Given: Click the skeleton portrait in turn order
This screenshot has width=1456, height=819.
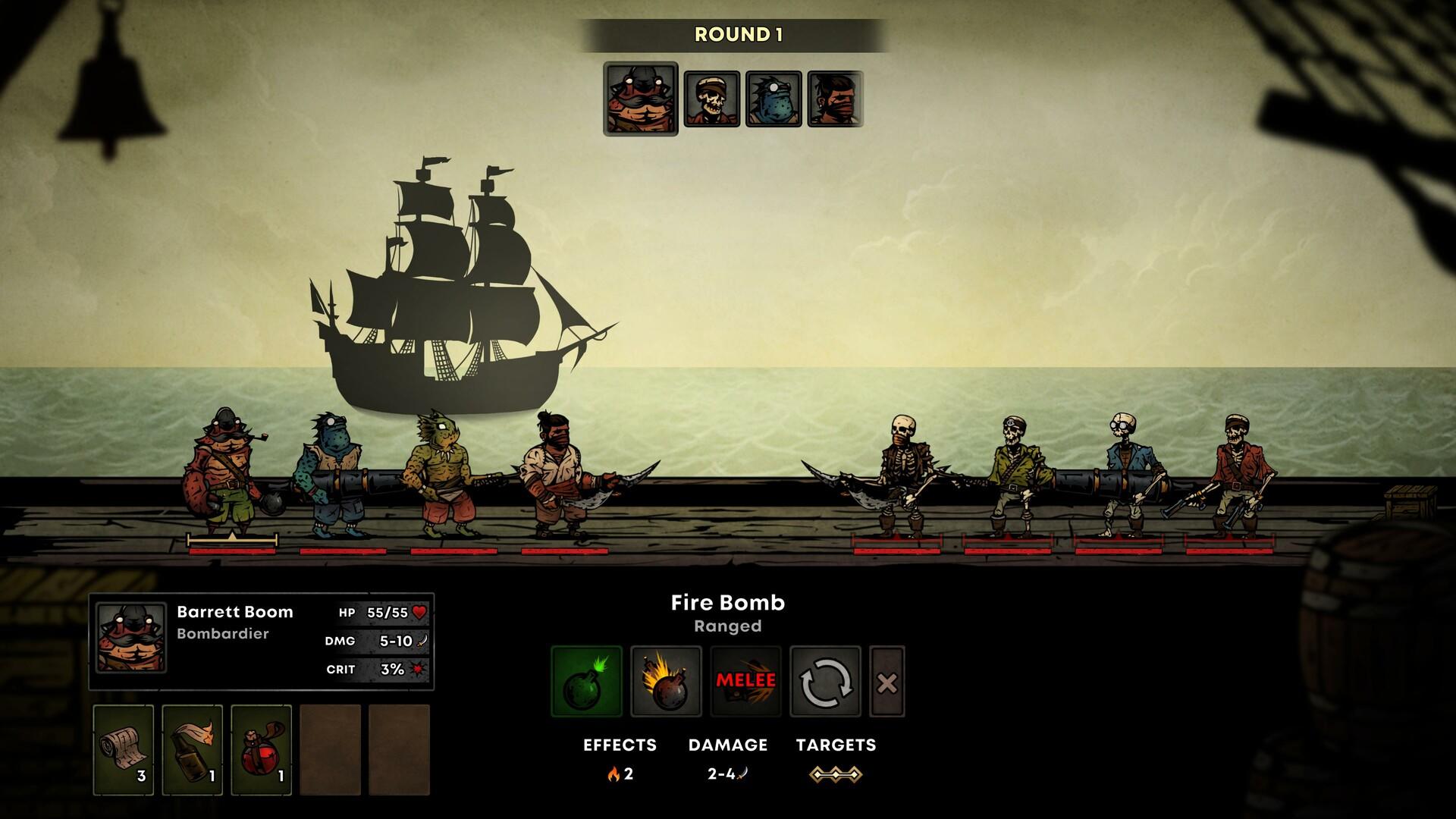Looking at the screenshot, I should 711,99.
